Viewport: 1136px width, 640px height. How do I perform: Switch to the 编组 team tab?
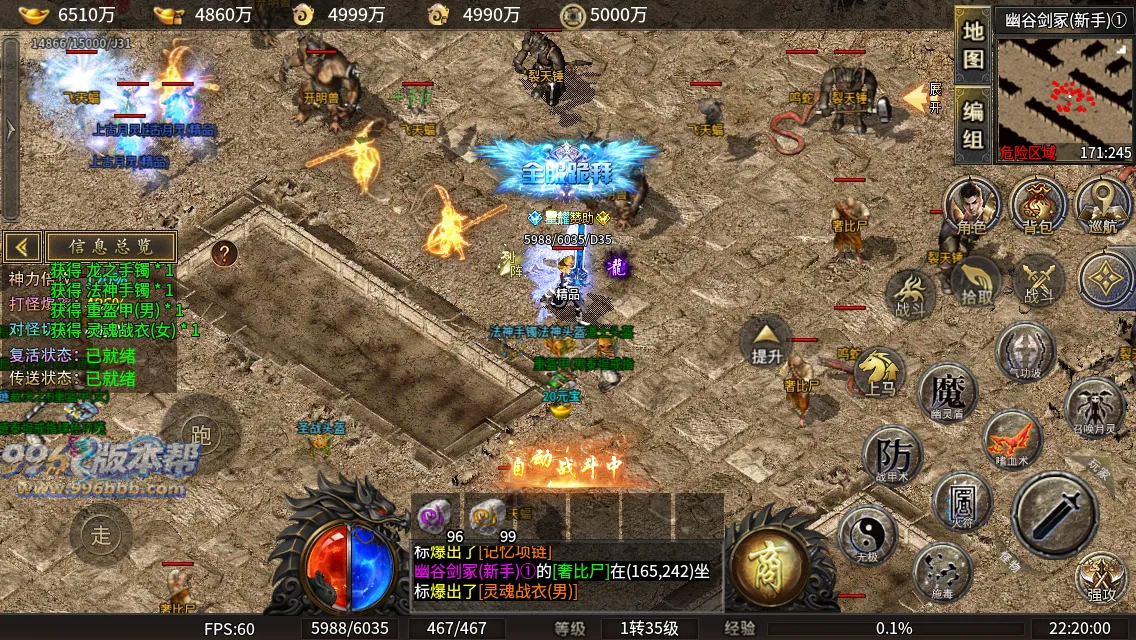(x=973, y=124)
